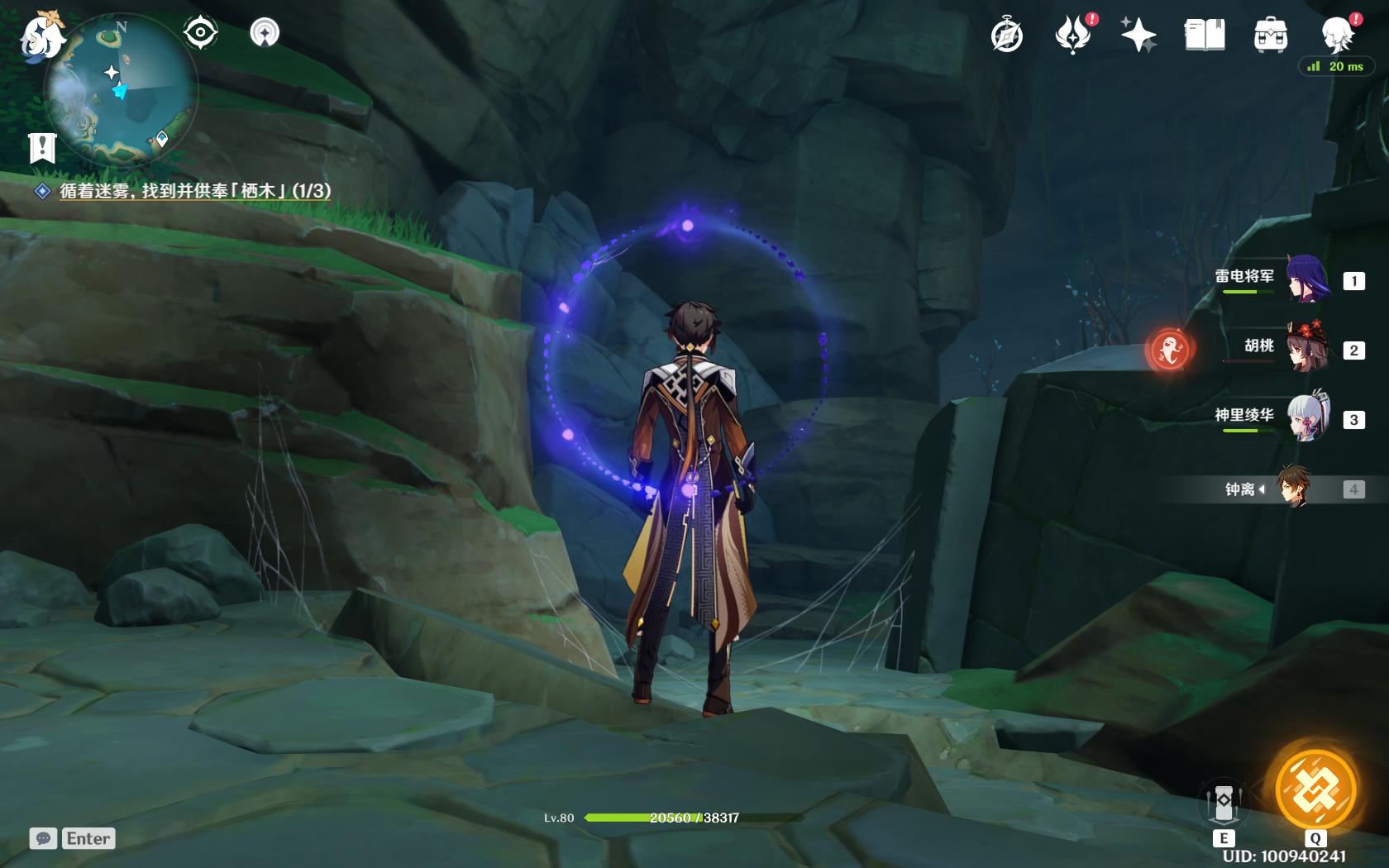This screenshot has height=868, width=1389.
Task: Open the Paimon menu icon
Action: 41,36
